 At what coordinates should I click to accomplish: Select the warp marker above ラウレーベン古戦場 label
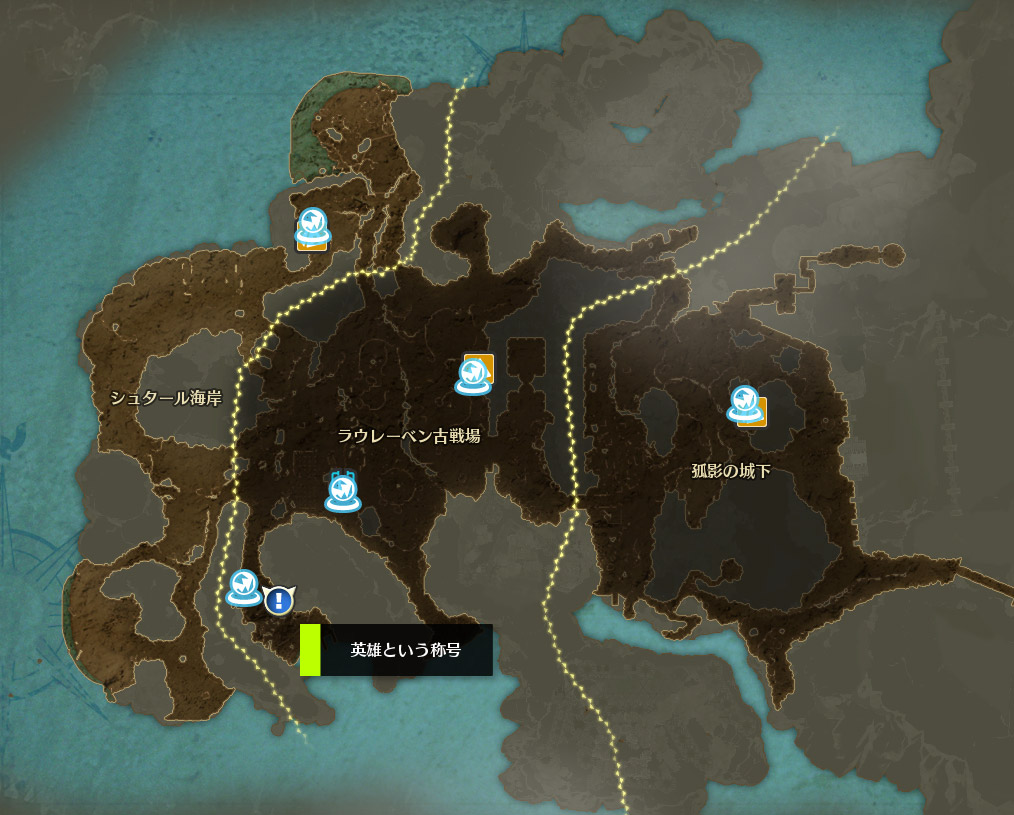tap(472, 376)
